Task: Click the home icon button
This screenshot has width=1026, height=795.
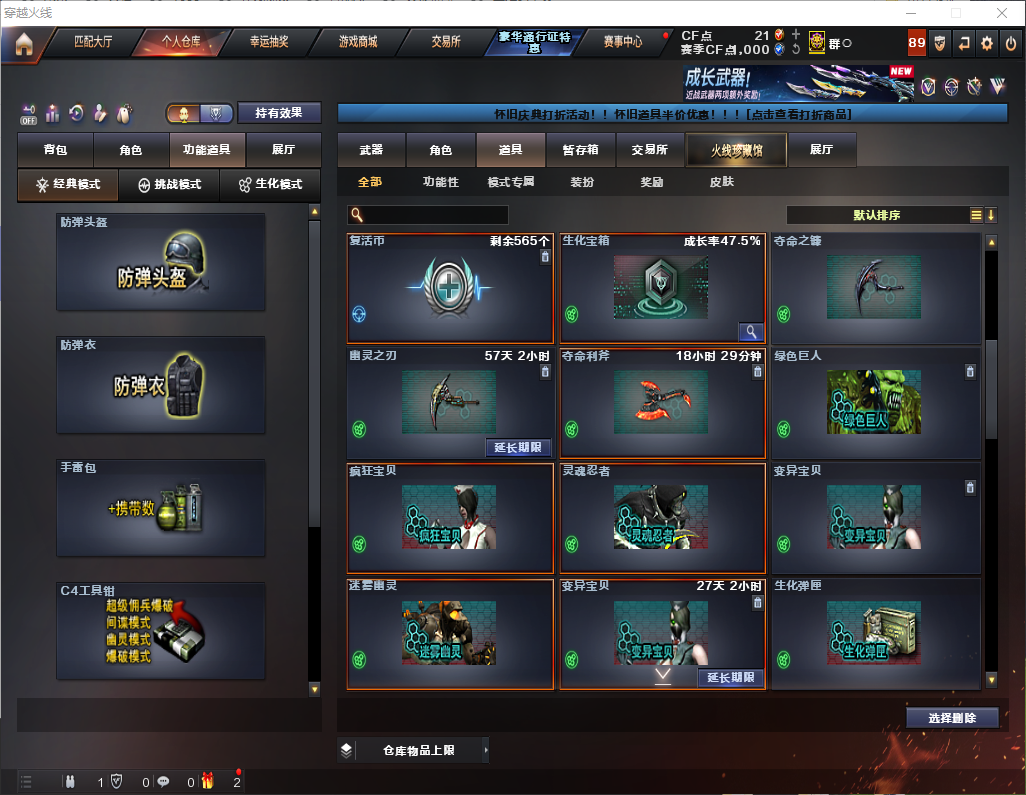Action: (23, 44)
